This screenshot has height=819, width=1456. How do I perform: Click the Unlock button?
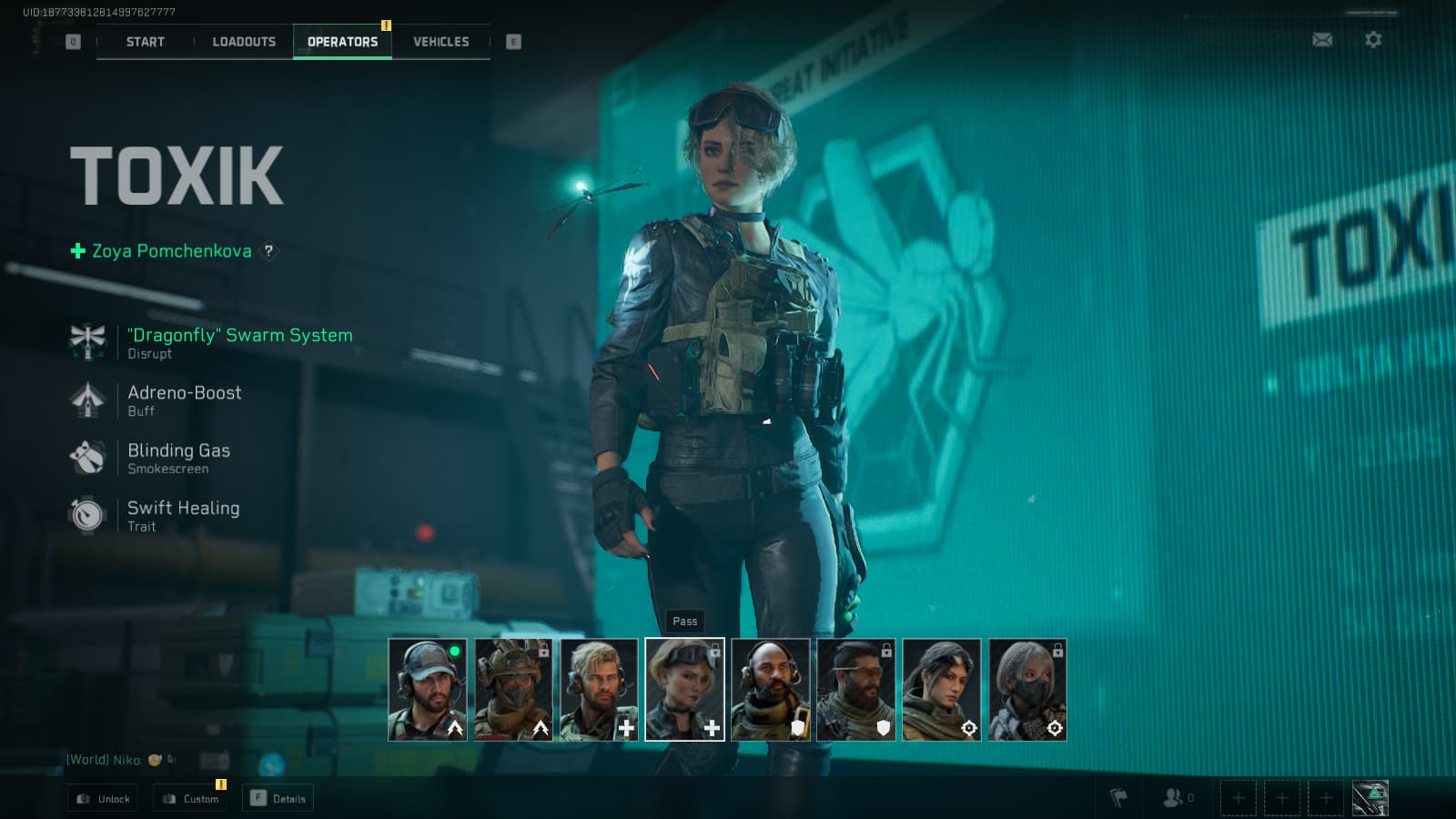click(103, 799)
